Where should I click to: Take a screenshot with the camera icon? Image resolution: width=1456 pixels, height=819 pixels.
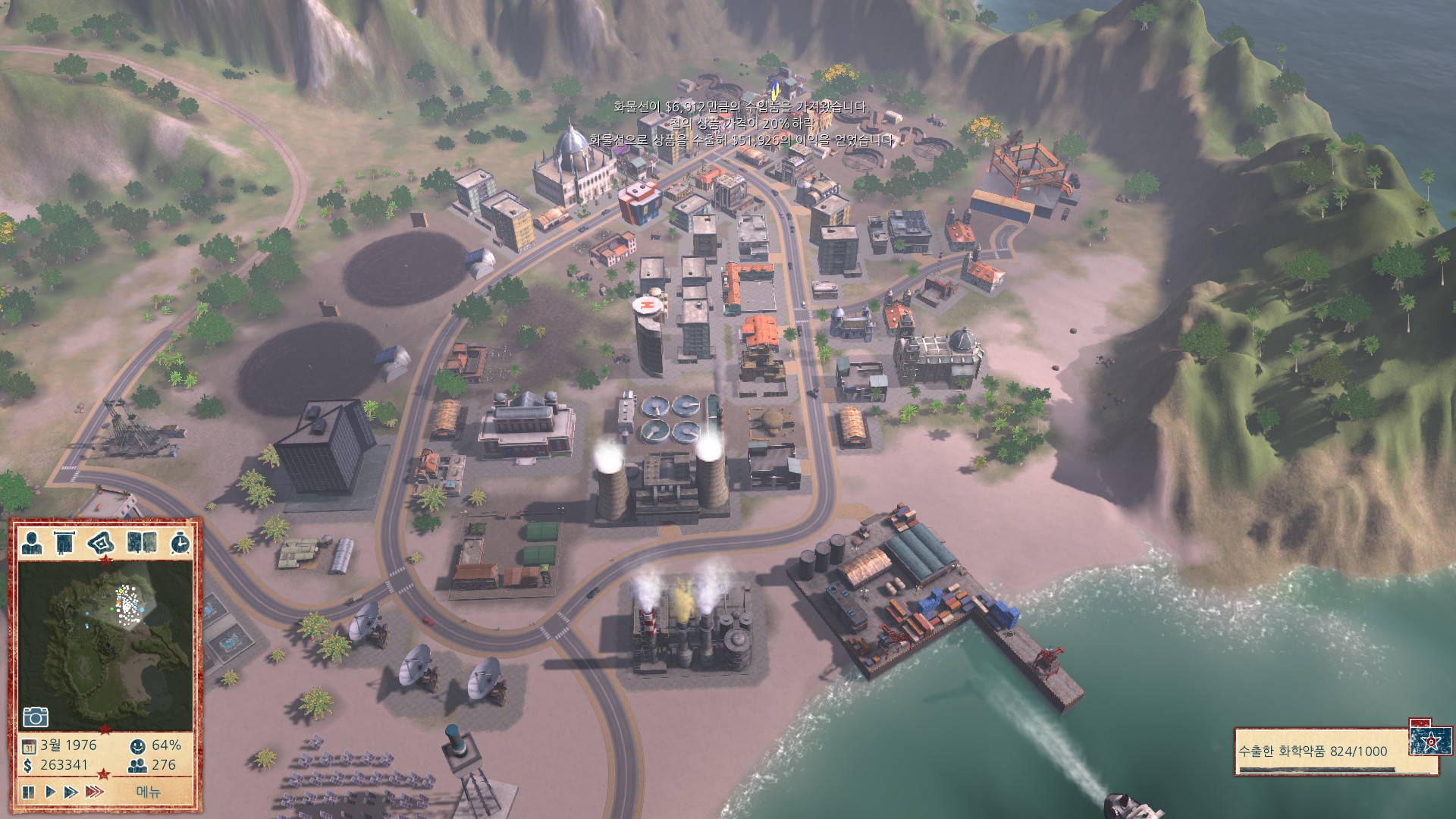click(36, 717)
